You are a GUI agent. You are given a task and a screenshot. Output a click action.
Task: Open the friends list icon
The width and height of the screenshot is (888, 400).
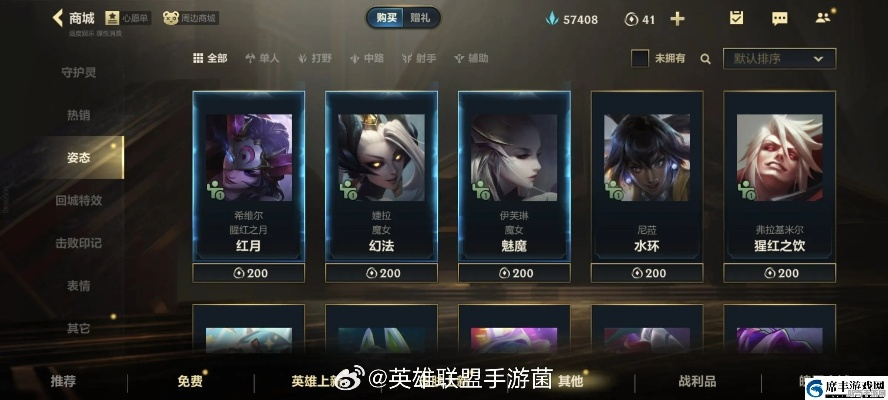coord(823,18)
